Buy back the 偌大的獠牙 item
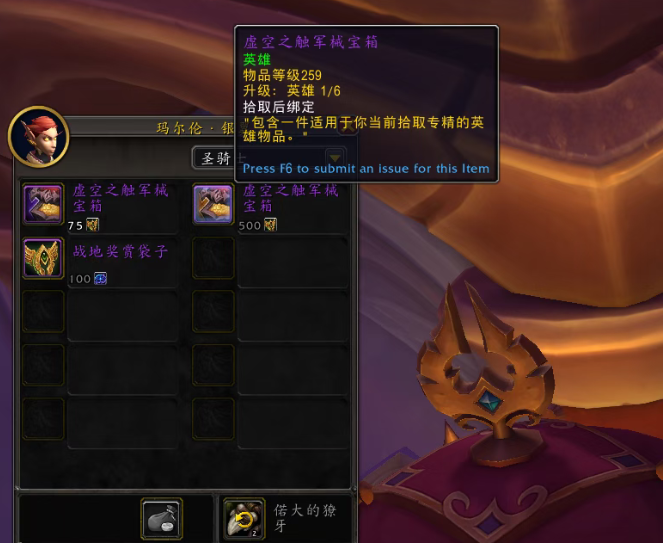 (x=244, y=518)
